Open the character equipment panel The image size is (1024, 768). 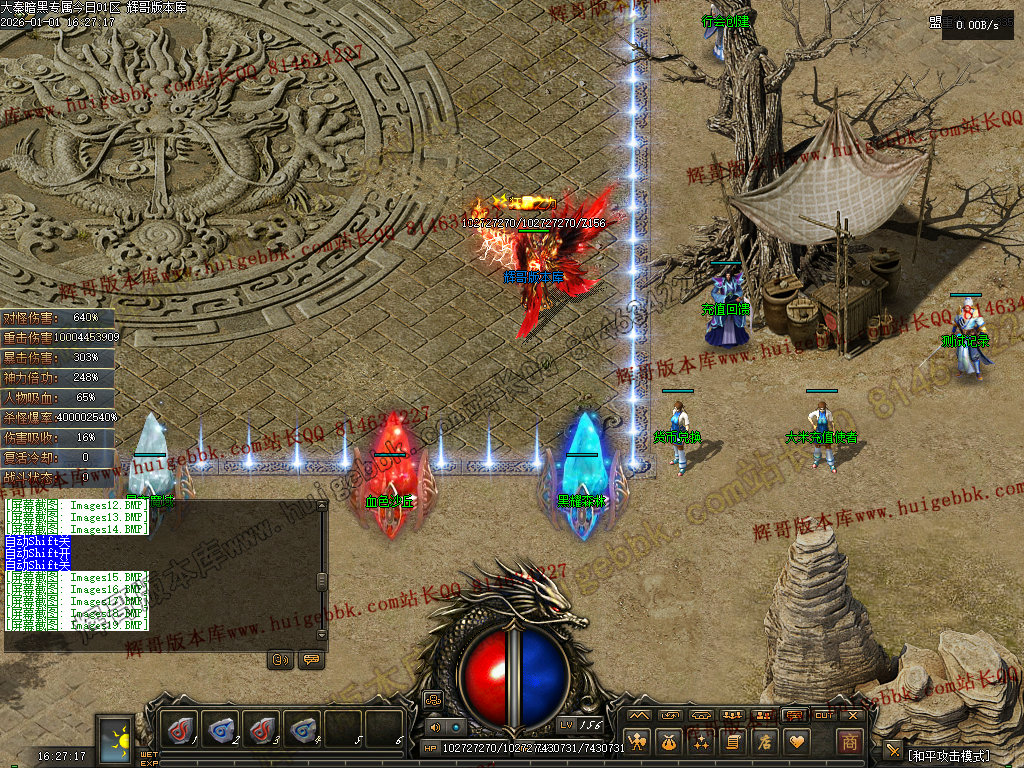click(x=637, y=742)
